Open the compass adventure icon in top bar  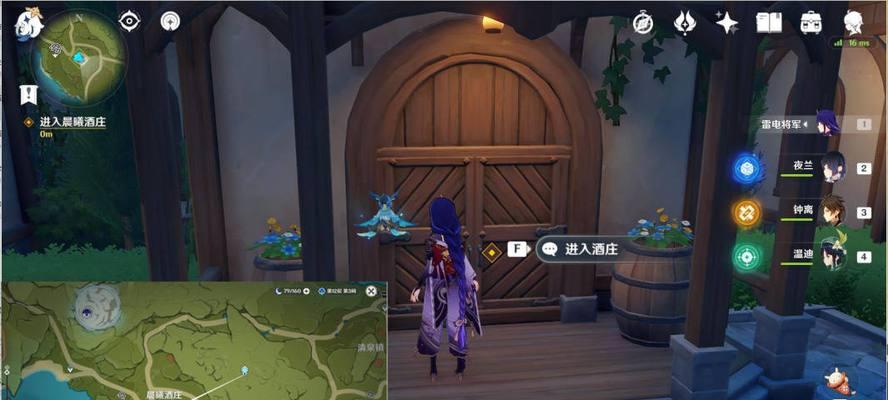click(643, 22)
